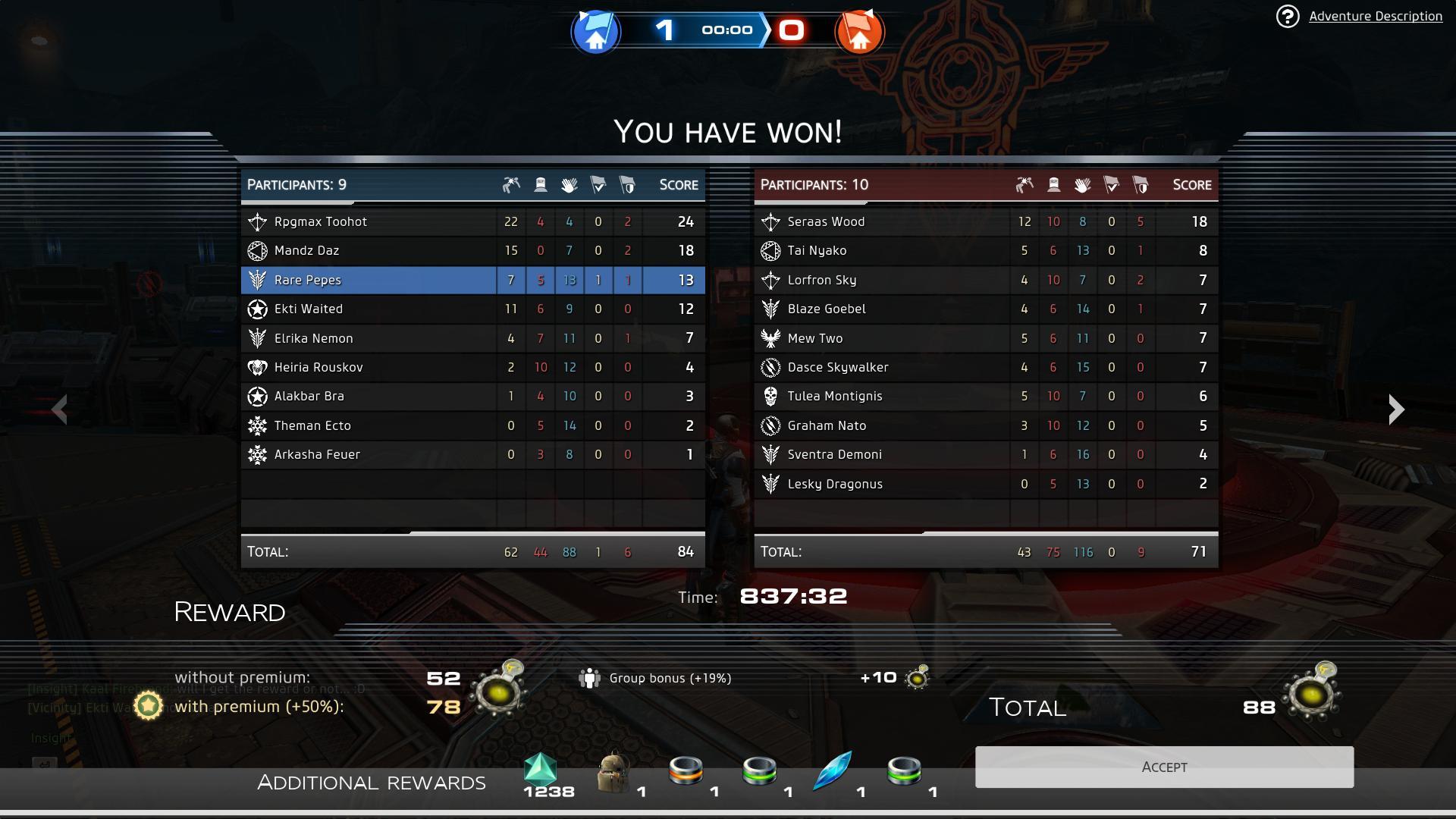Image resolution: width=1456 pixels, height=819 pixels.
Task: Click the flag defense shield icon above blue scores
Action: pyautogui.click(x=627, y=184)
